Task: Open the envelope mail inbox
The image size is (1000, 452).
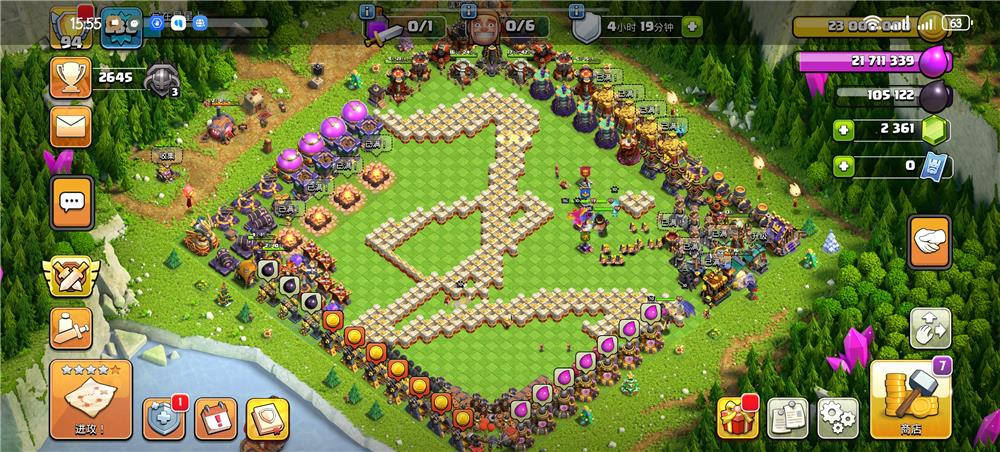Action: click(x=71, y=126)
